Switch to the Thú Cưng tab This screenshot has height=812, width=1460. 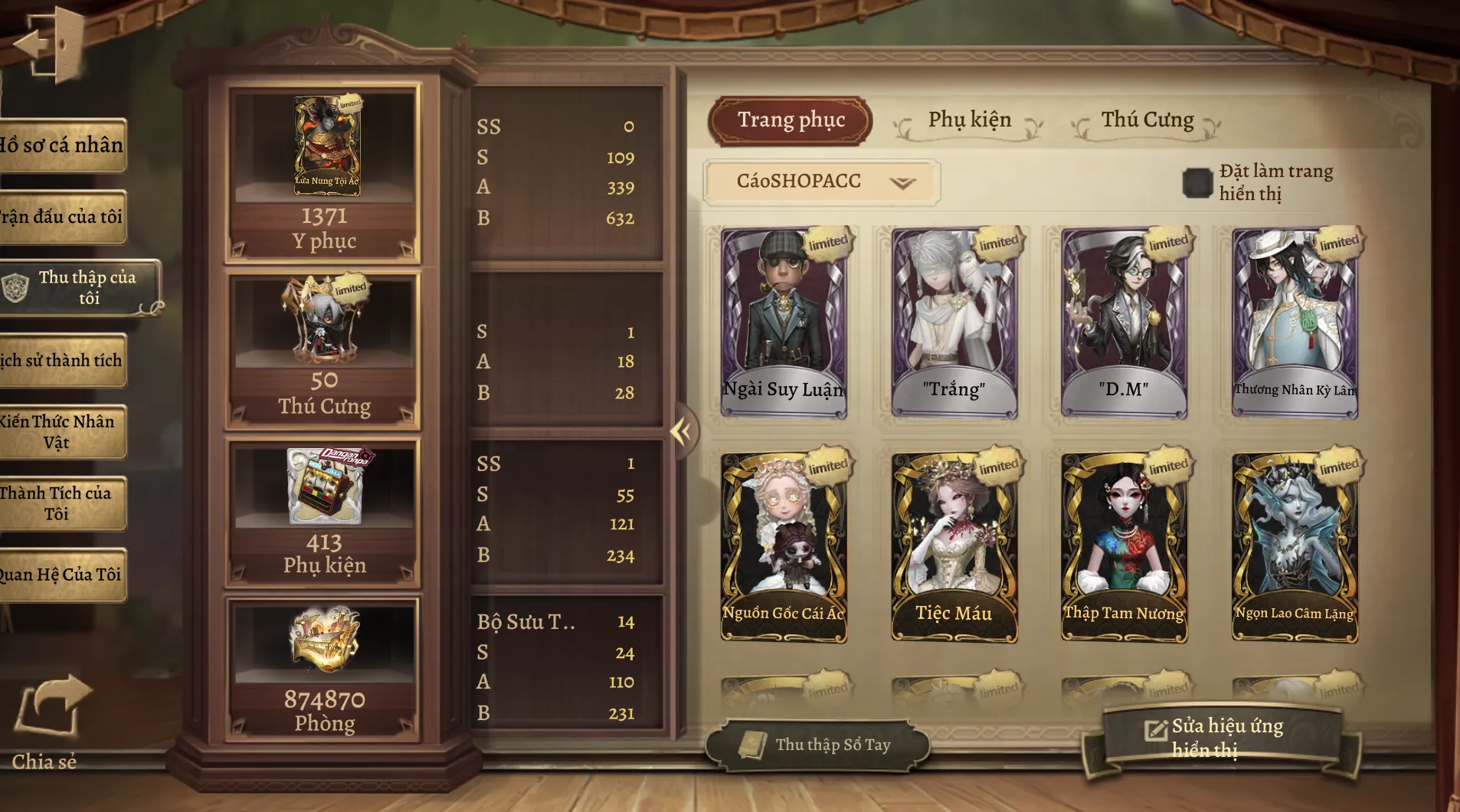[x=1147, y=120]
